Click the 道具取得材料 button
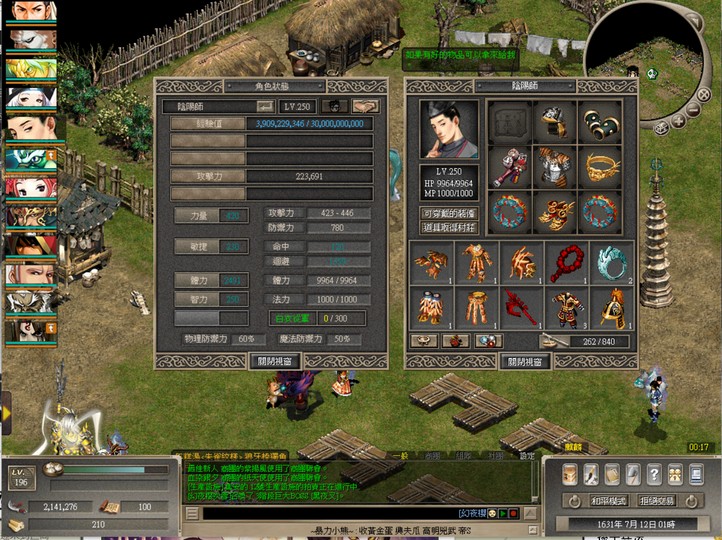 (x=447, y=229)
